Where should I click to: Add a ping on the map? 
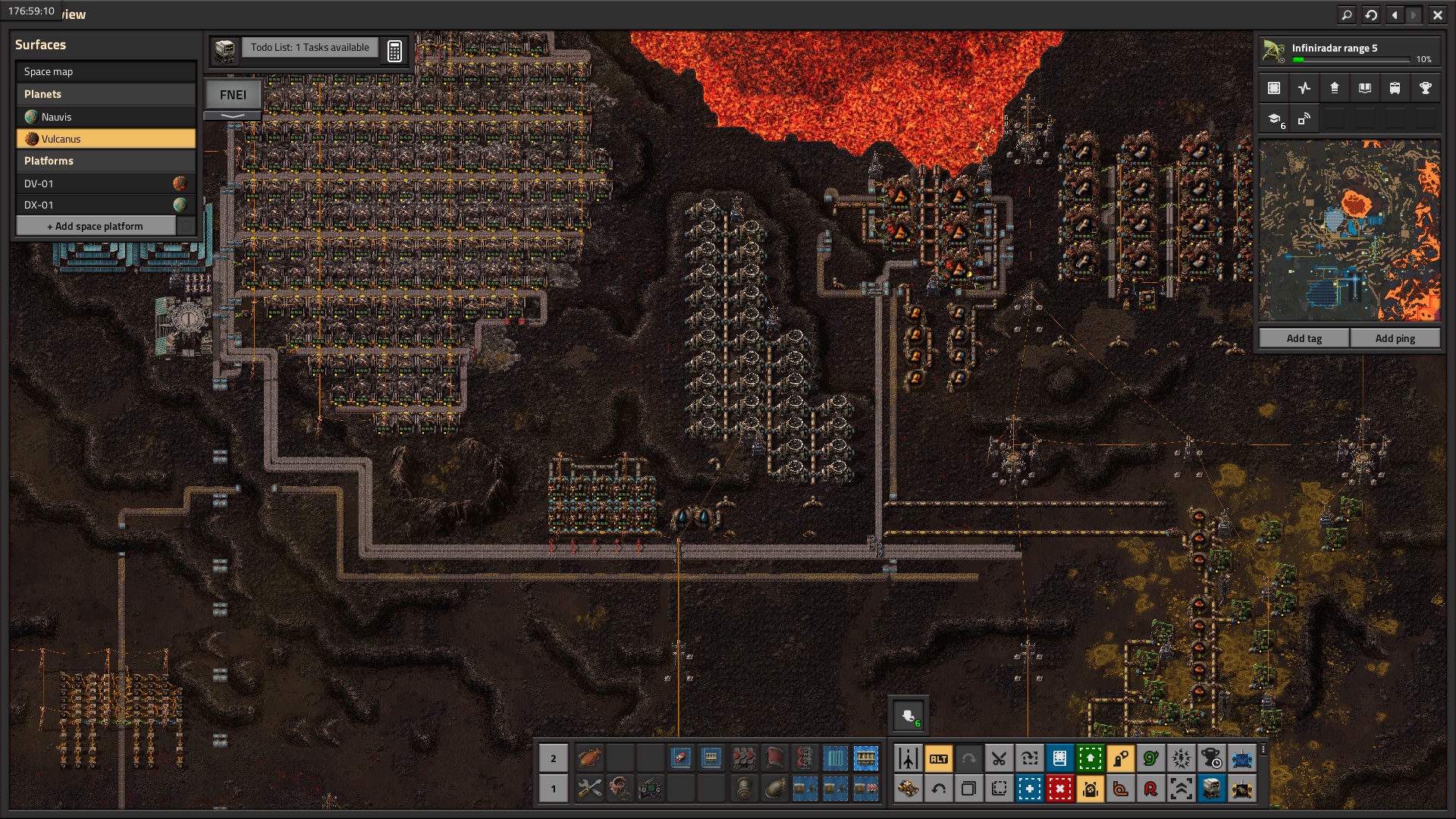pos(1395,338)
